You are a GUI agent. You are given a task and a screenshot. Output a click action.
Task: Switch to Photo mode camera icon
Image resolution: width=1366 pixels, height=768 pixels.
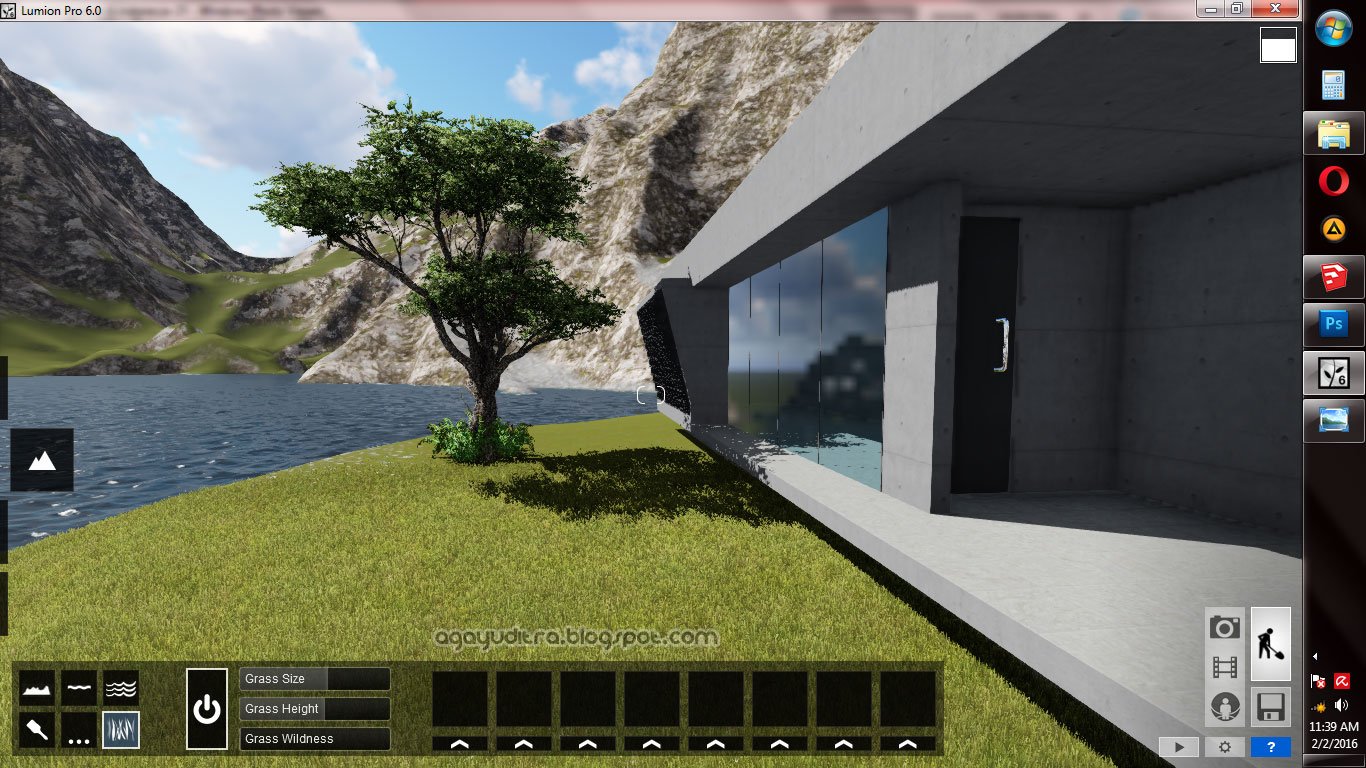click(1225, 628)
